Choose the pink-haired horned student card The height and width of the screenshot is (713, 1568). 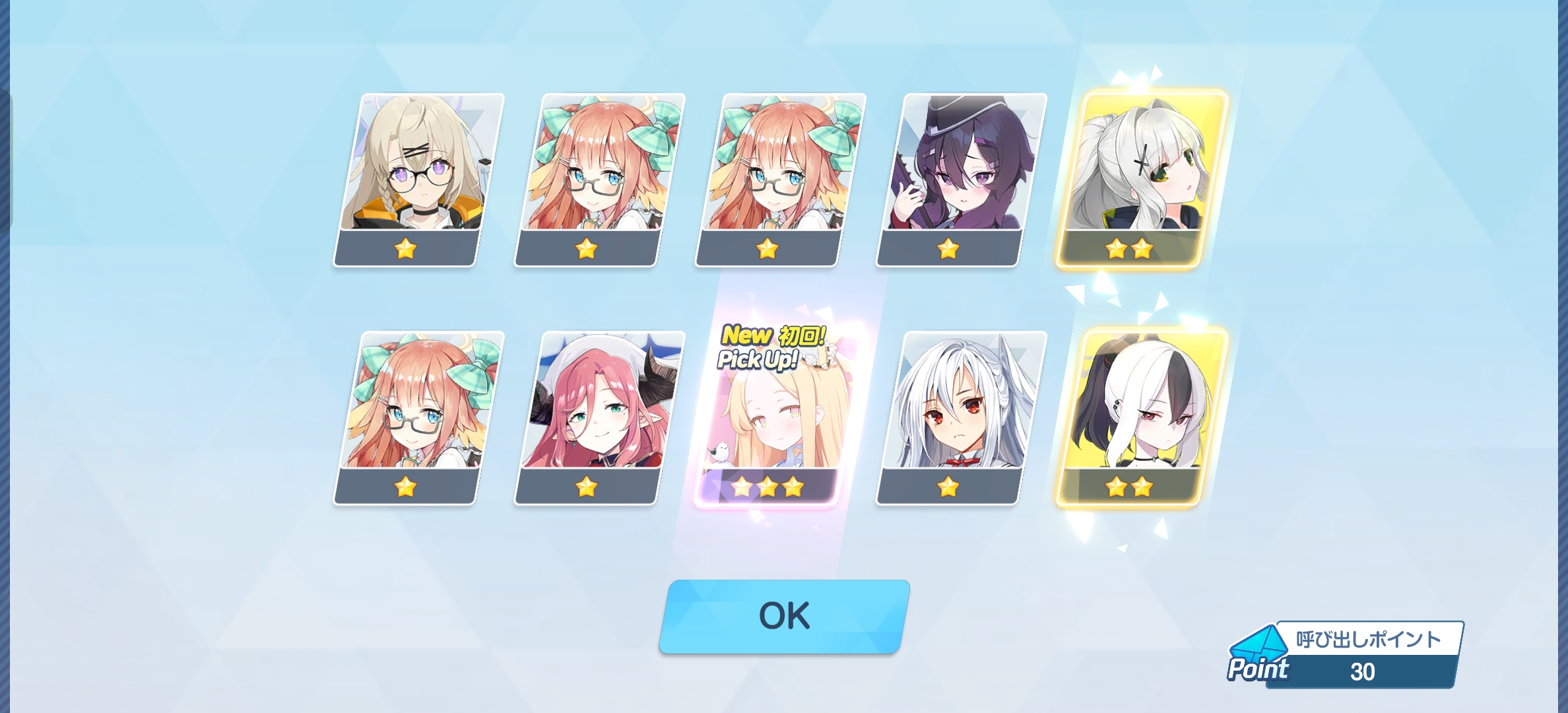click(x=599, y=417)
